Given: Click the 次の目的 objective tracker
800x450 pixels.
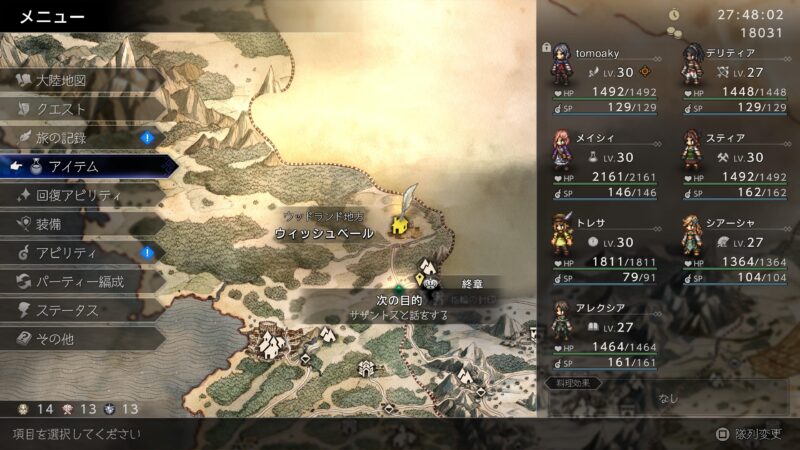Looking at the screenshot, I should point(399,301).
